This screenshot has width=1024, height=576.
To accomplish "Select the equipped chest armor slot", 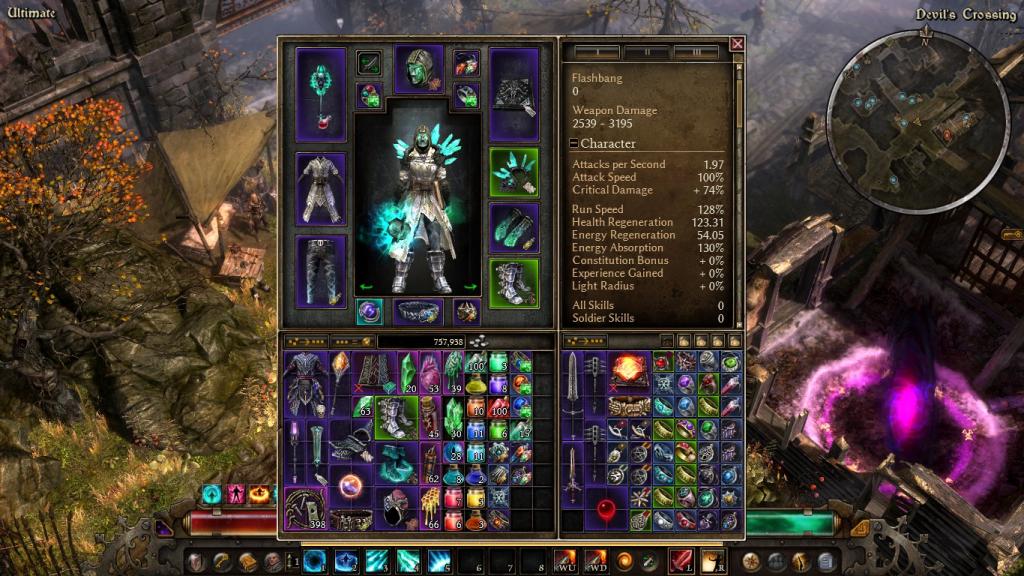I will click(x=321, y=187).
